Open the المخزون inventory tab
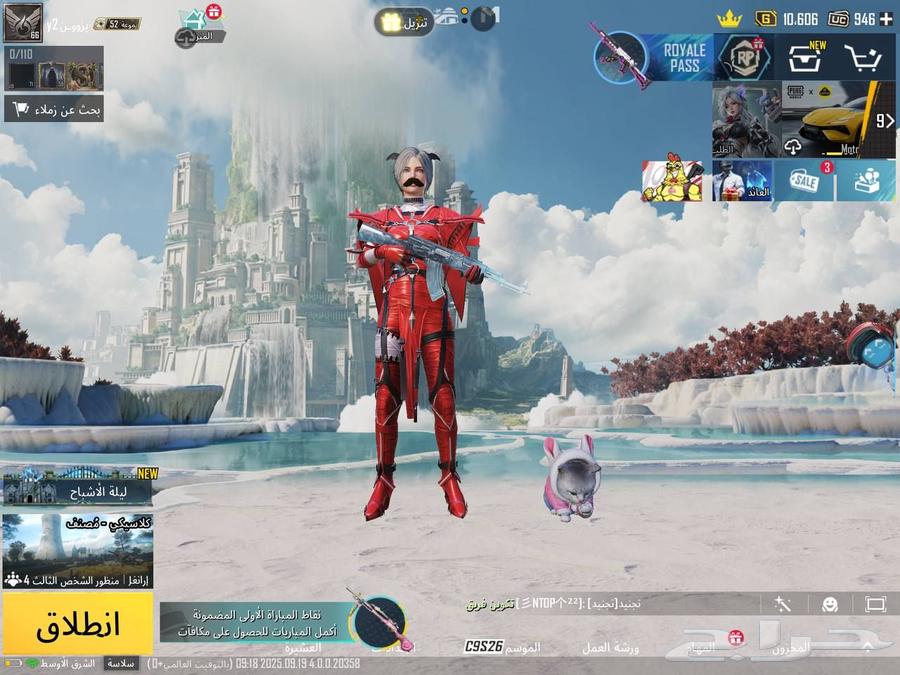Viewport: 900px width, 675px height. pos(790,647)
